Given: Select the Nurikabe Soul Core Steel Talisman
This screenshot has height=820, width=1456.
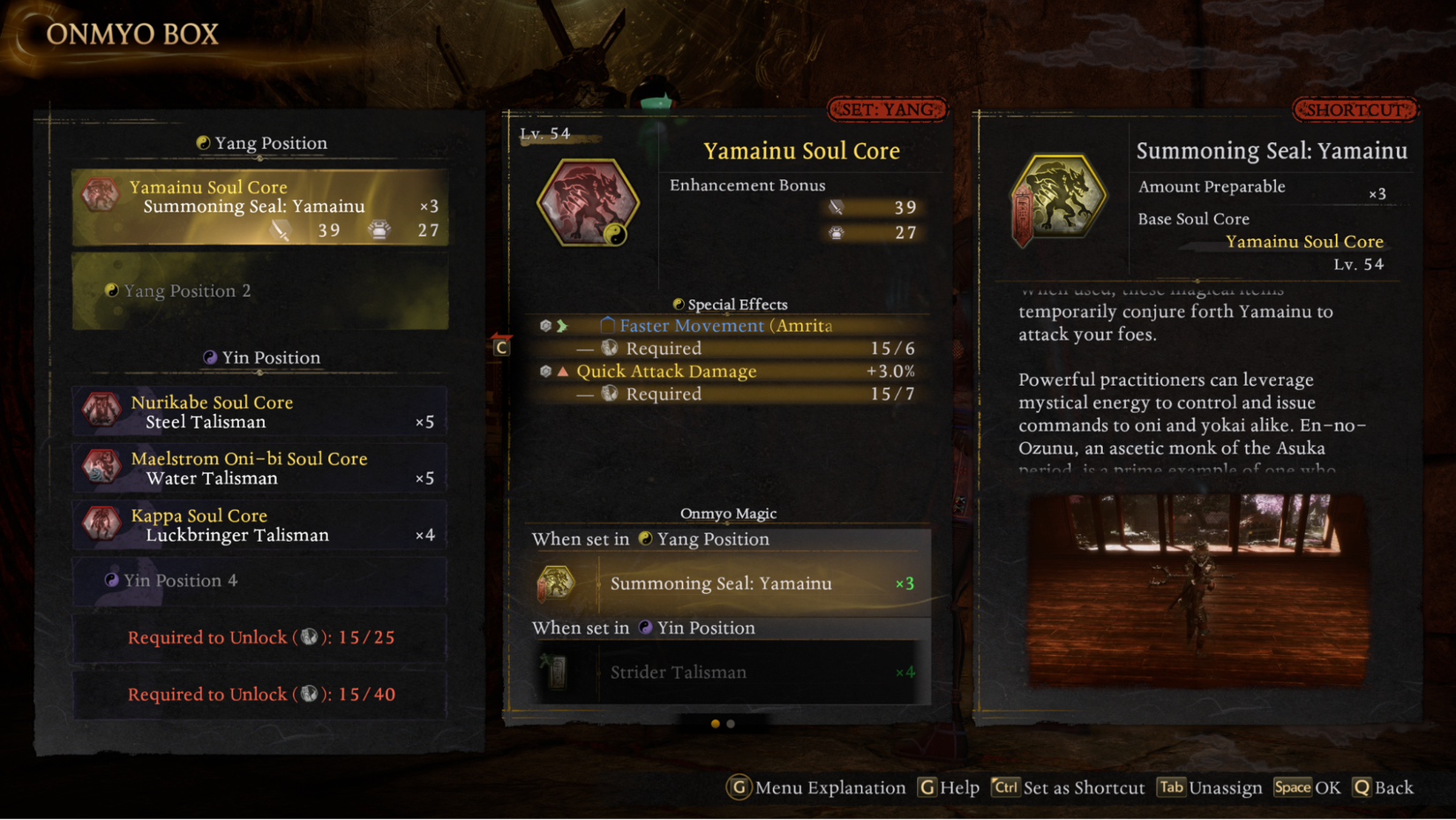Looking at the screenshot, I should tap(259, 411).
